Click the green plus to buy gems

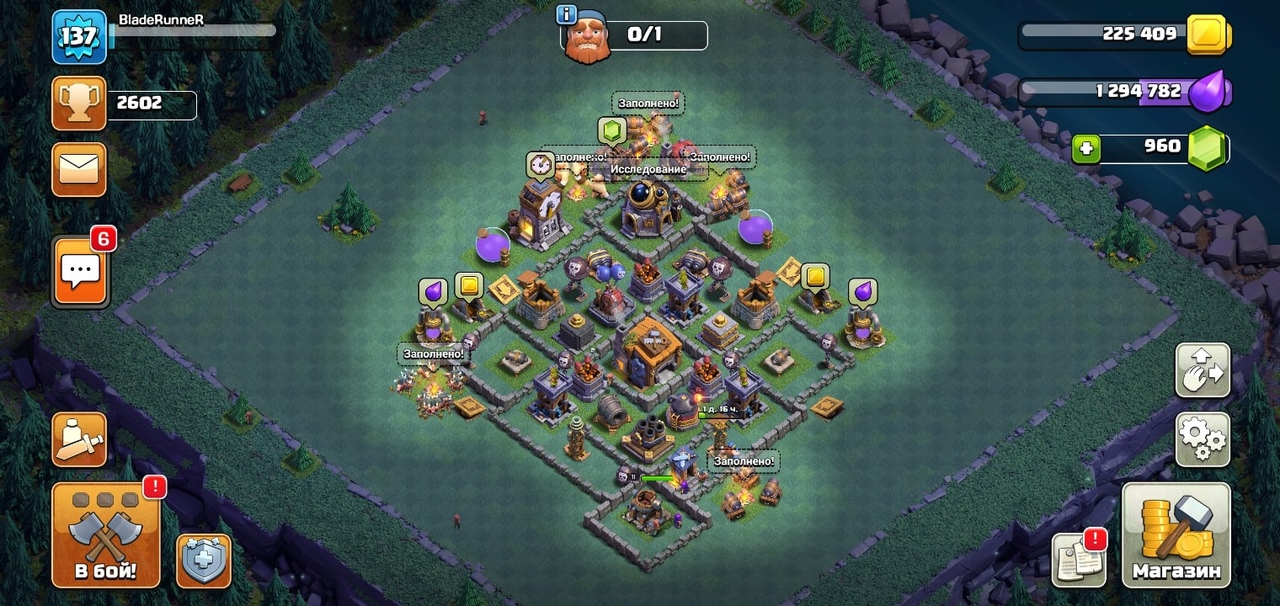click(x=1087, y=149)
